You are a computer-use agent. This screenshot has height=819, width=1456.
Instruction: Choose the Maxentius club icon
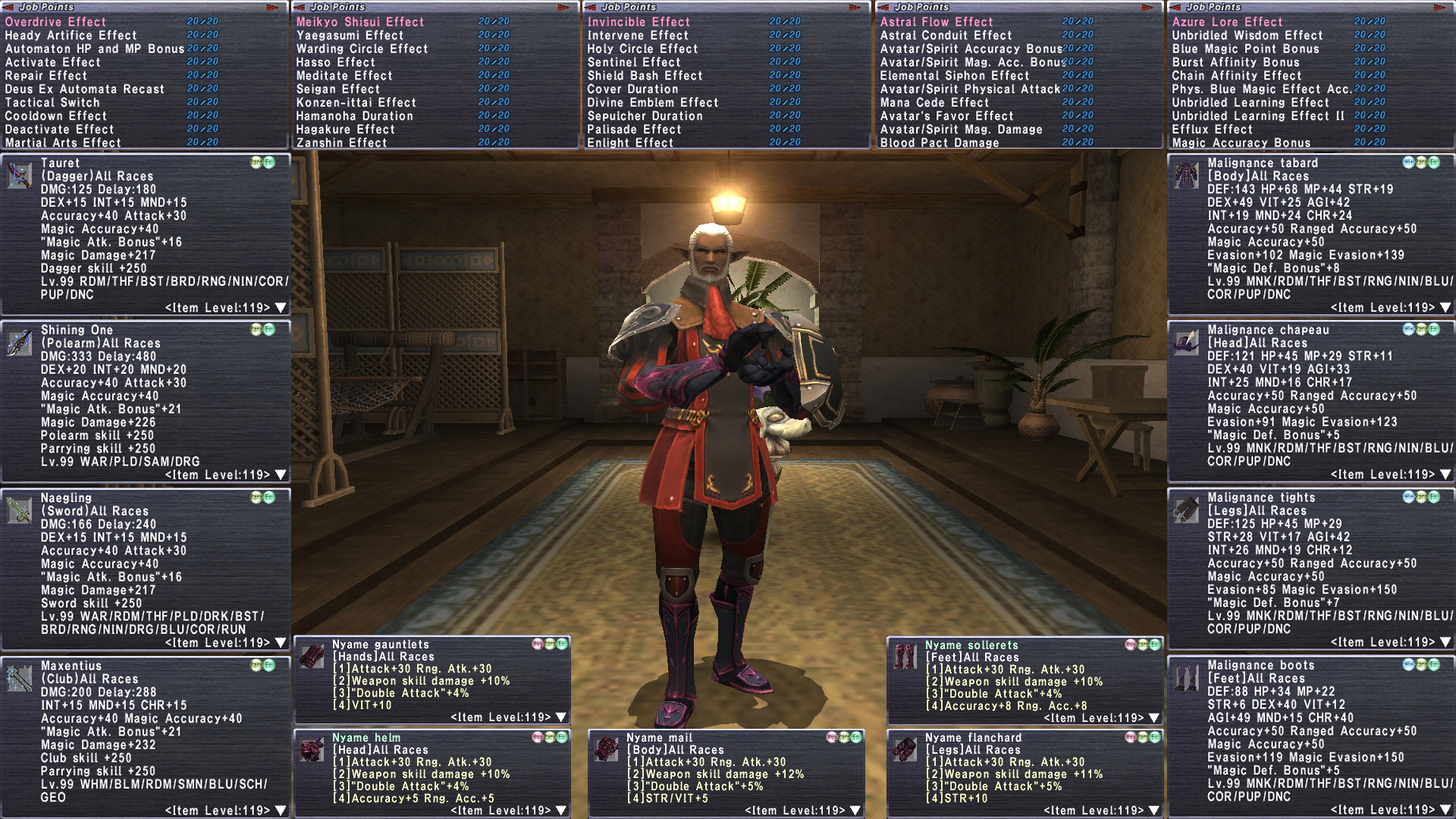click(x=19, y=678)
